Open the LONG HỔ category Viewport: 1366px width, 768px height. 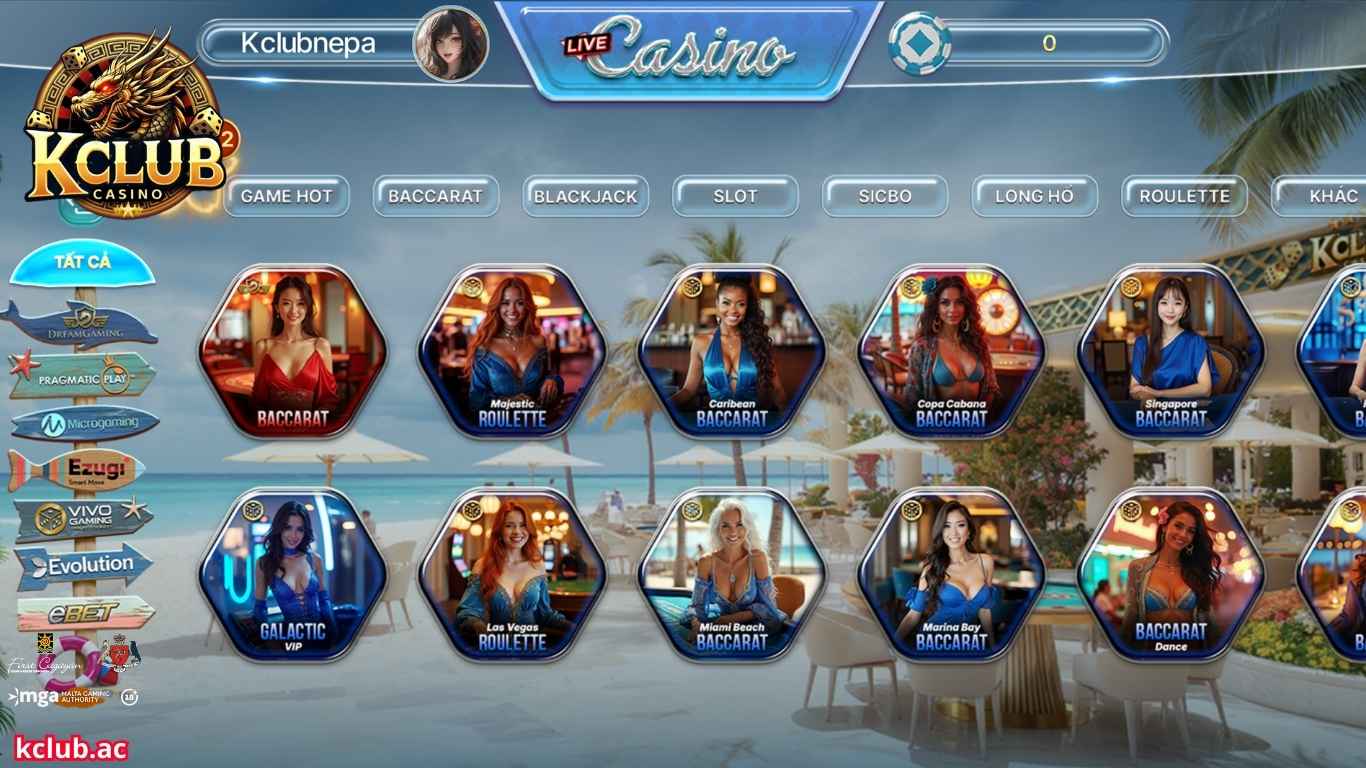(x=1034, y=196)
